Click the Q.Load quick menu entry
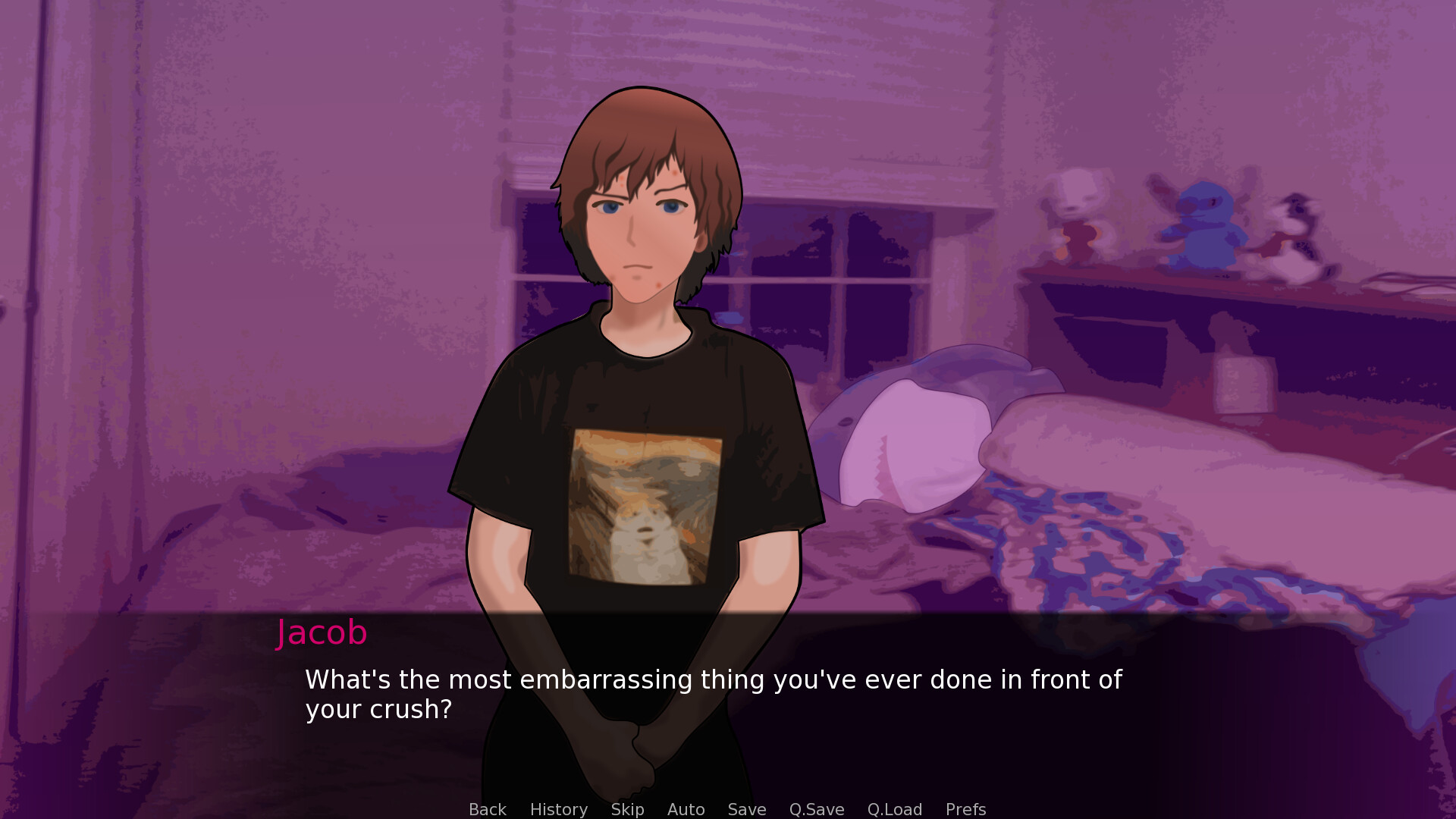Image resolution: width=1456 pixels, height=819 pixels. click(895, 809)
